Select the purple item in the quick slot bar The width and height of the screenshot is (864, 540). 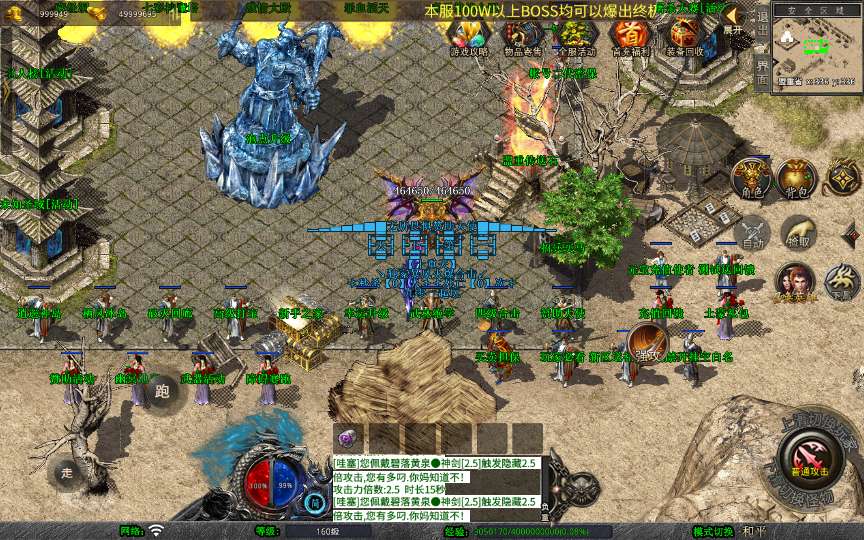pos(349,439)
